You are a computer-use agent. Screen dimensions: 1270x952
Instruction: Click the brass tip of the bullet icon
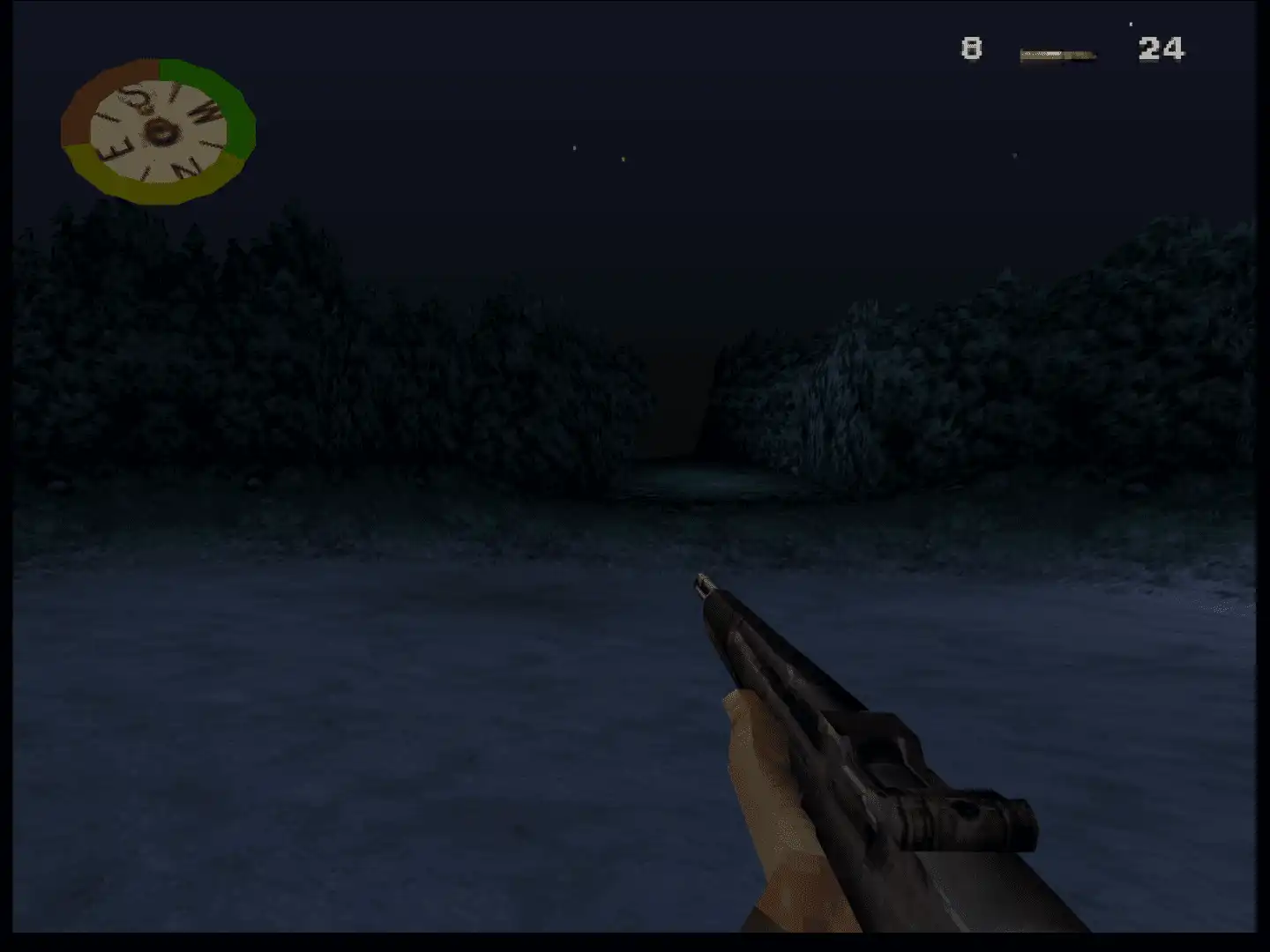[1091, 55]
